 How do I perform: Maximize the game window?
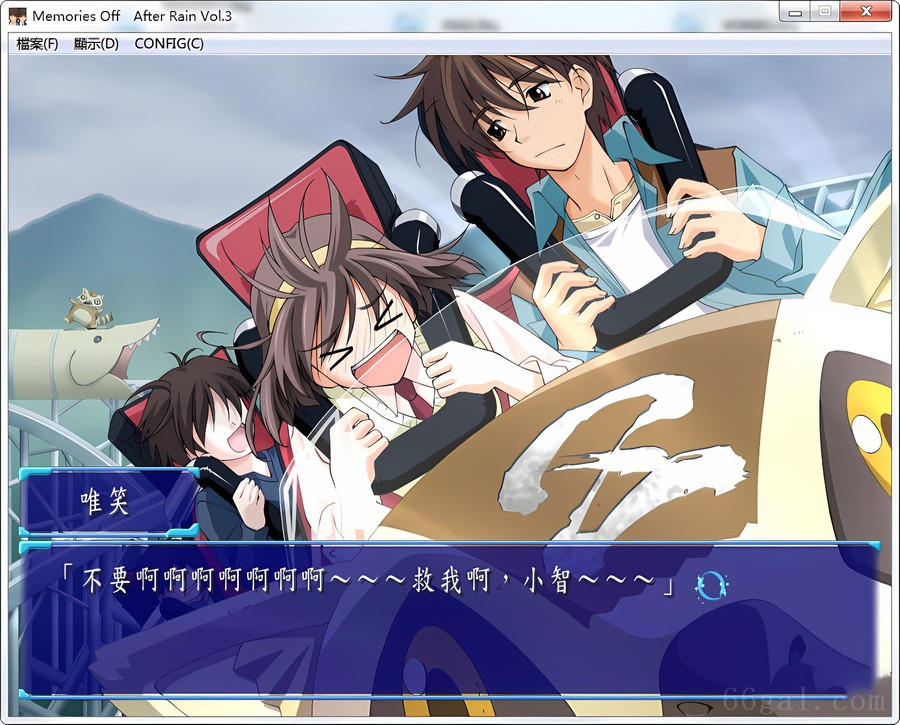(x=824, y=12)
